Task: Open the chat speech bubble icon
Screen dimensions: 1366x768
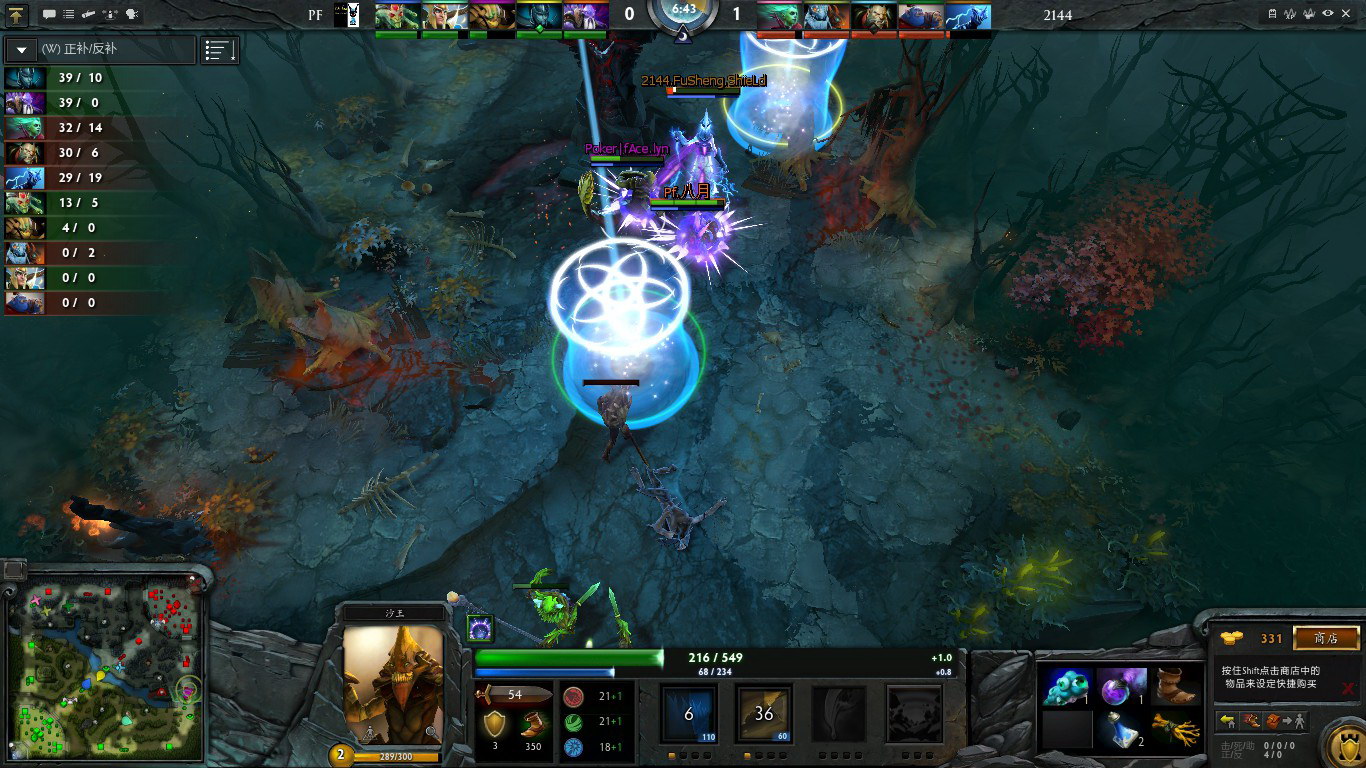Action: click(48, 15)
